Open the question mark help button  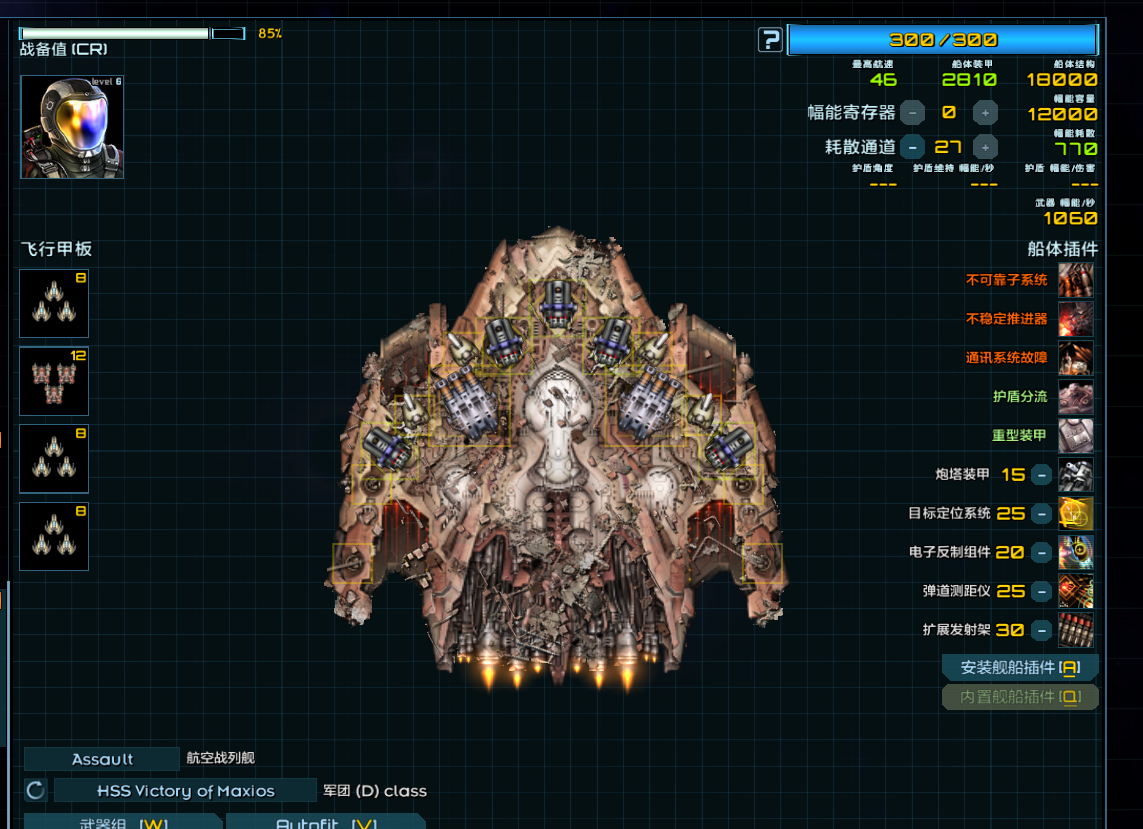pyautogui.click(x=770, y=40)
